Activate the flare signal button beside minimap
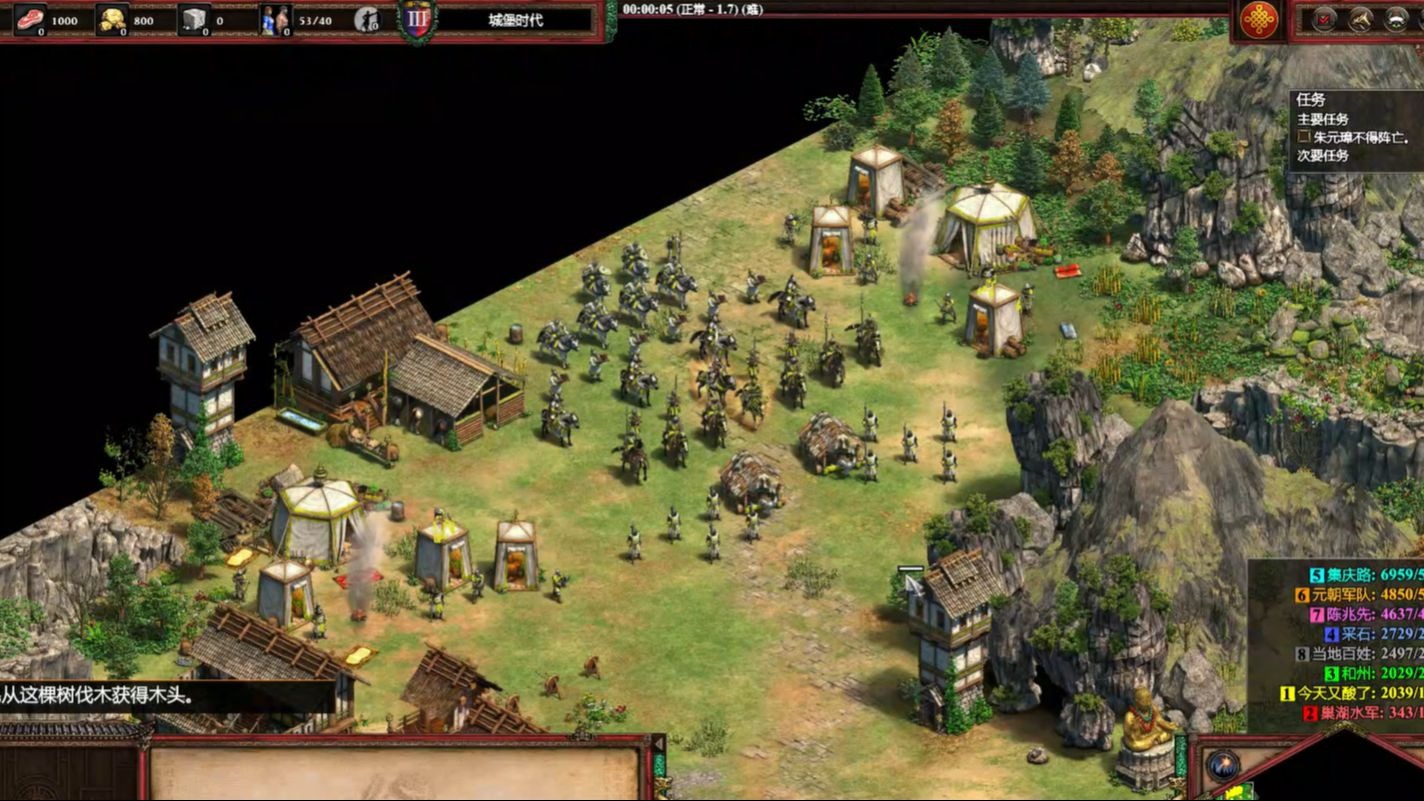The width and height of the screenshot is (1424, 801). click(x=1222, y=766)
